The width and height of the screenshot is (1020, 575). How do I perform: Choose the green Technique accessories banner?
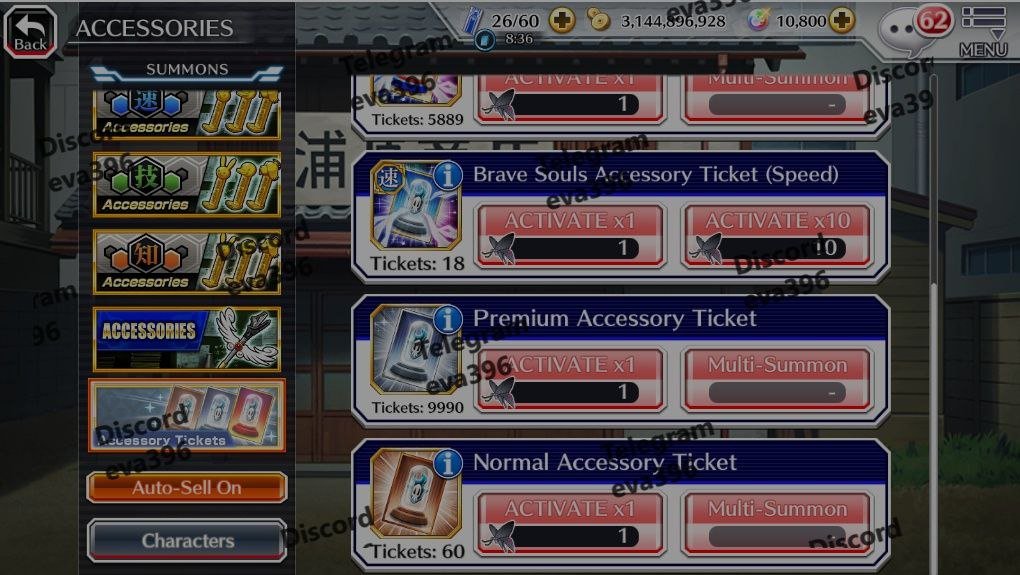pyautogui.click(x=187, y=185)
